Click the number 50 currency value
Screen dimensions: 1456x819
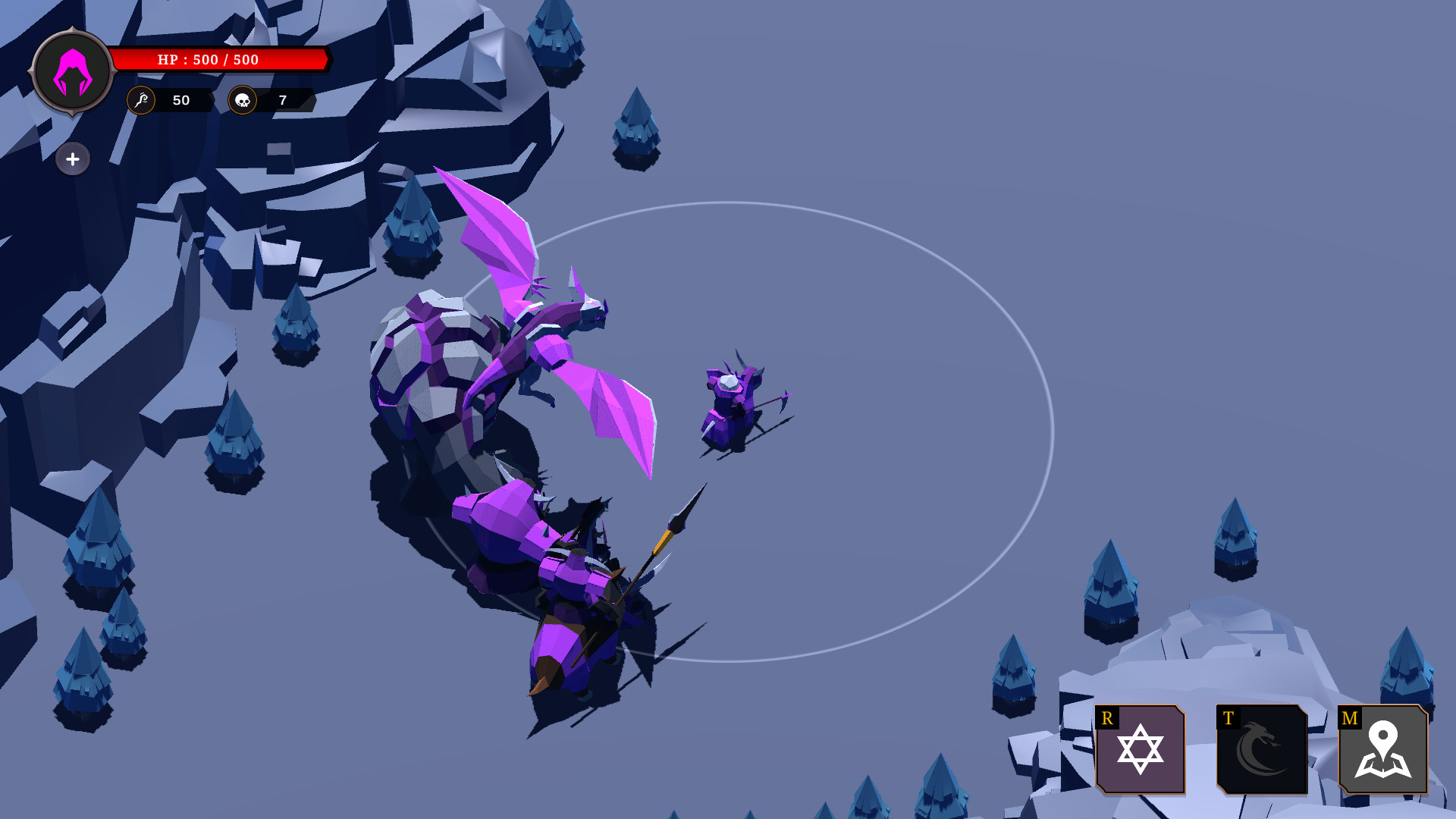(180, 99)
